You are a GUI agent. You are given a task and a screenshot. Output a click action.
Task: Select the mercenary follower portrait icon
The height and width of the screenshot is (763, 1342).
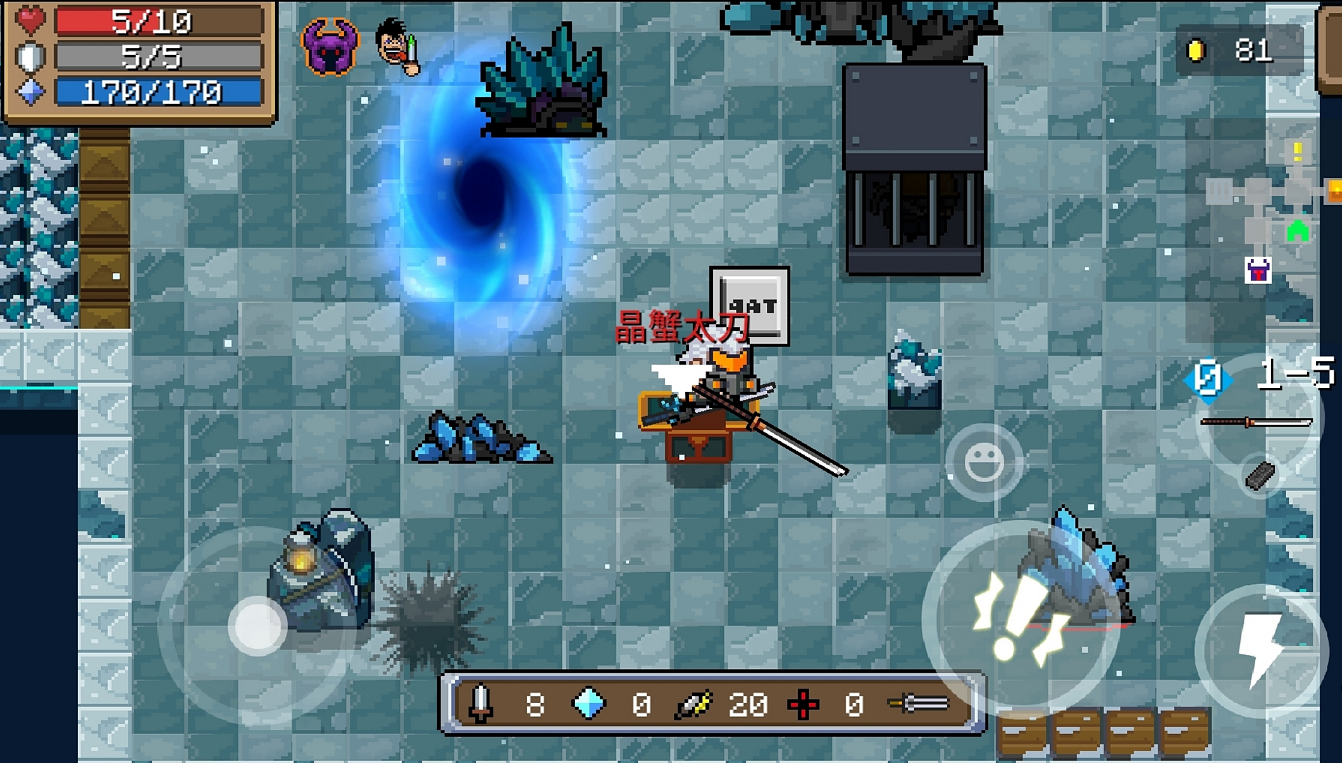tap(397, 47)
